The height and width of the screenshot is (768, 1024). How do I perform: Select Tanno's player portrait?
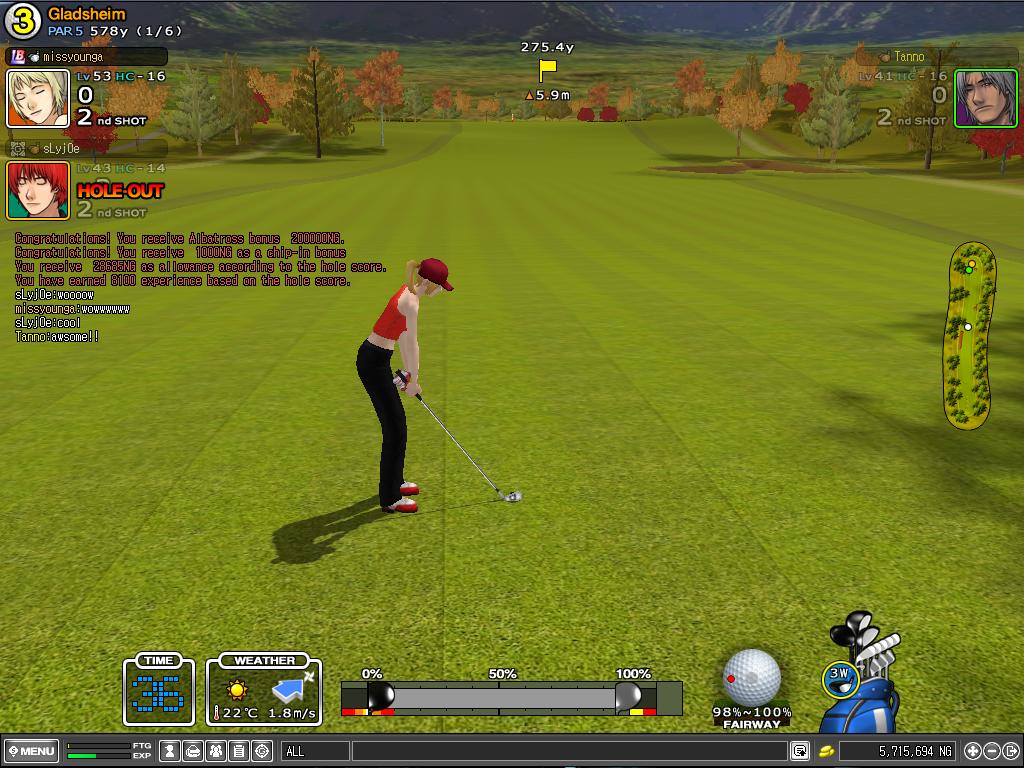(971, 99)
